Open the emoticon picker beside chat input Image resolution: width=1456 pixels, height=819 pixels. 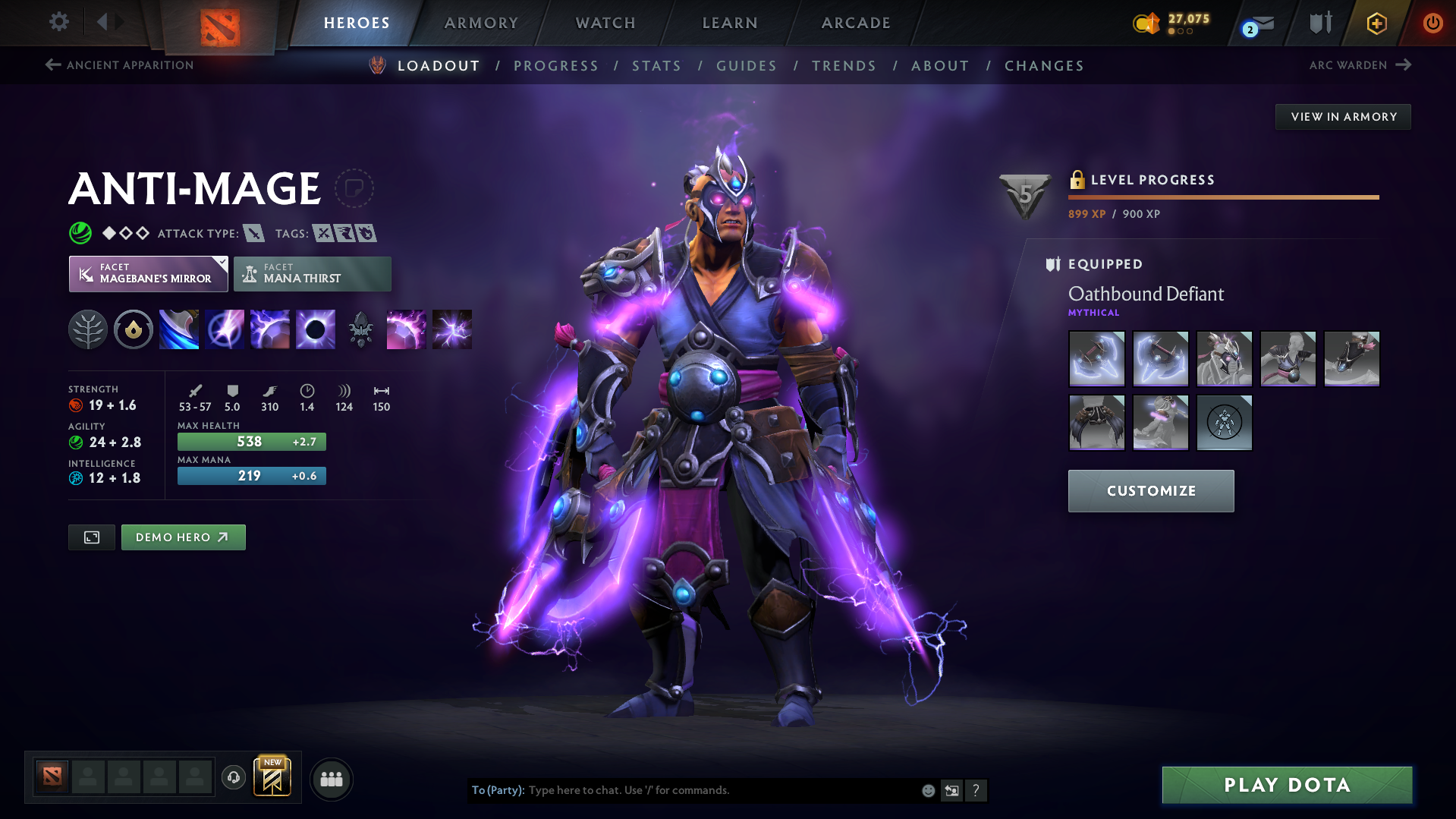927,790
